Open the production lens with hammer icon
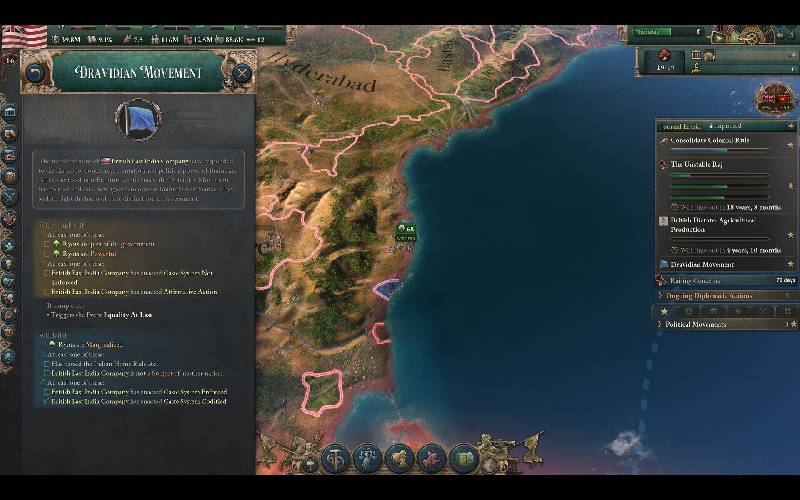The image size is (800, 500). click(336, 458)
